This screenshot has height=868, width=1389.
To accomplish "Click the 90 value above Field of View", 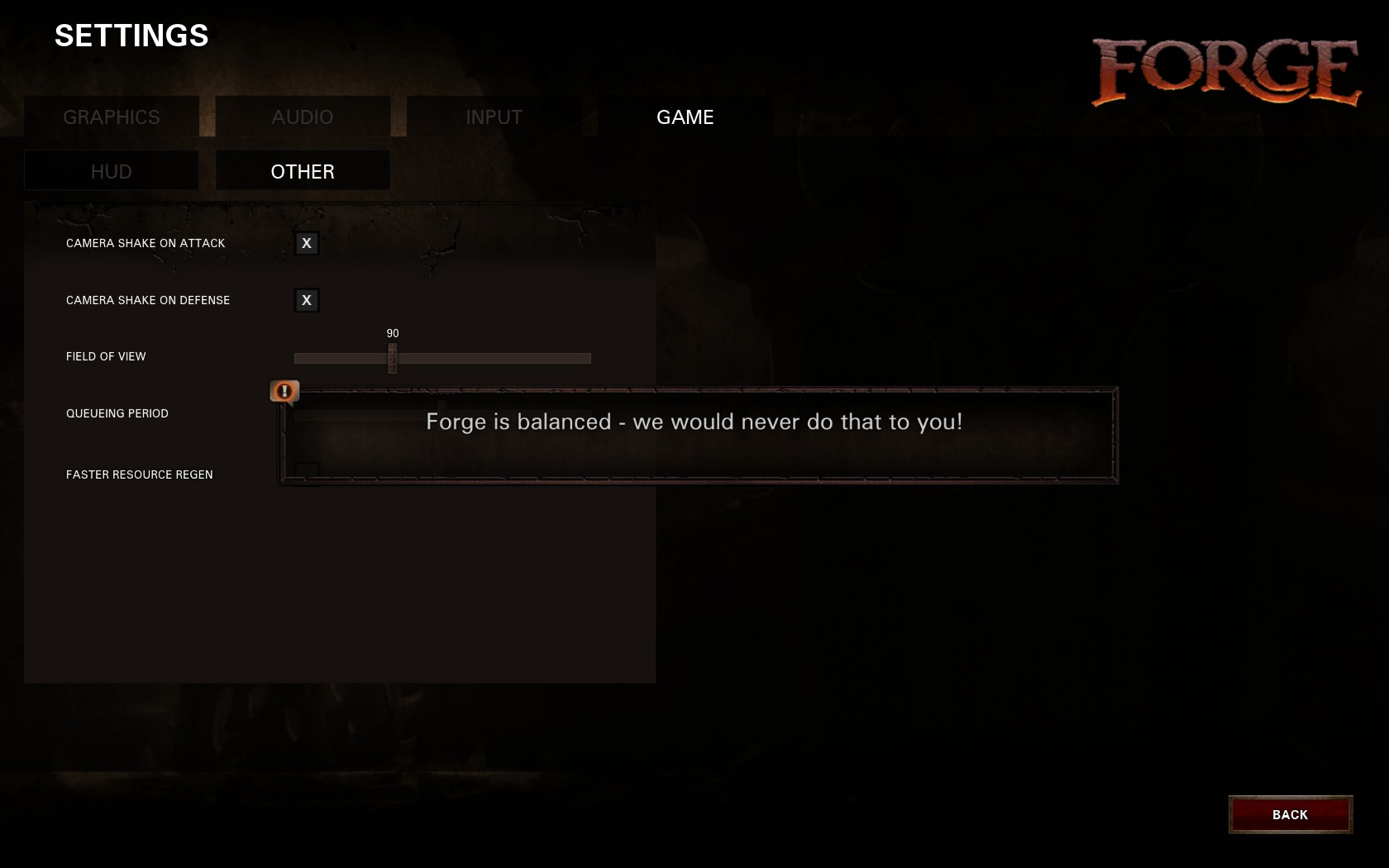I will (x=391, y=332).
